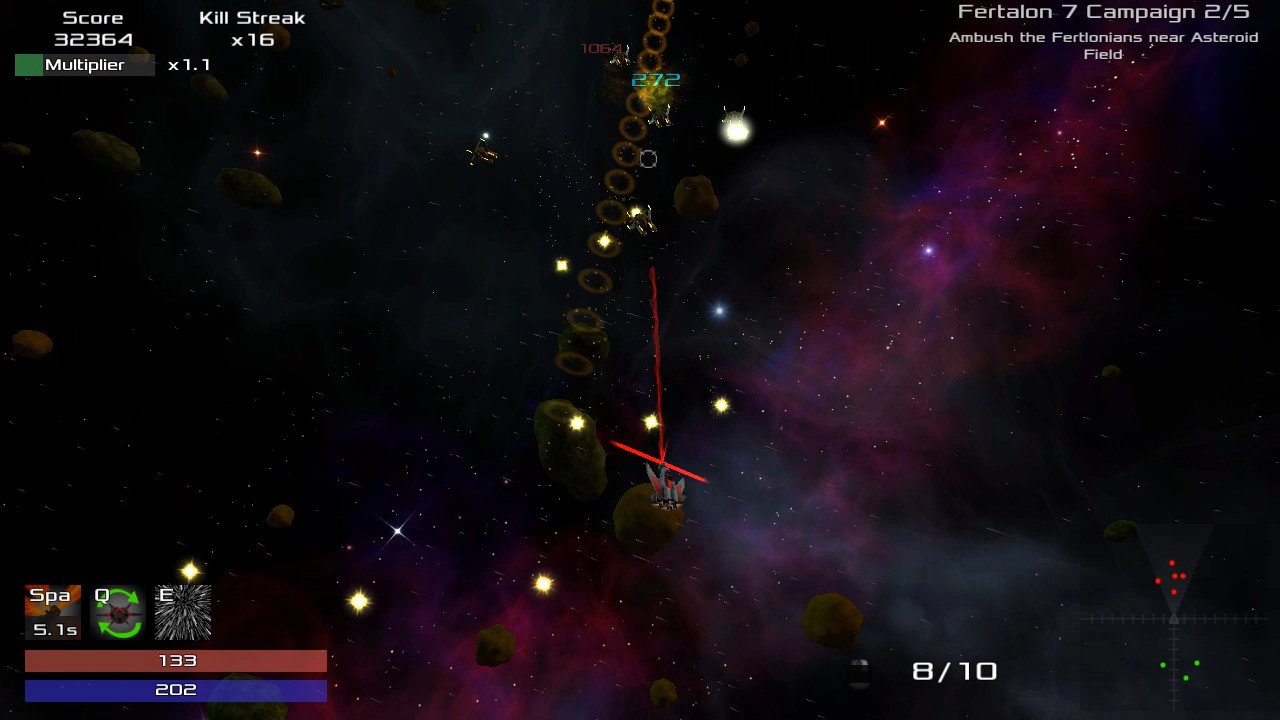Click the red health bar showing 133
The width and height of the screenshot is (1280, 720).
(x=176, y=660)
